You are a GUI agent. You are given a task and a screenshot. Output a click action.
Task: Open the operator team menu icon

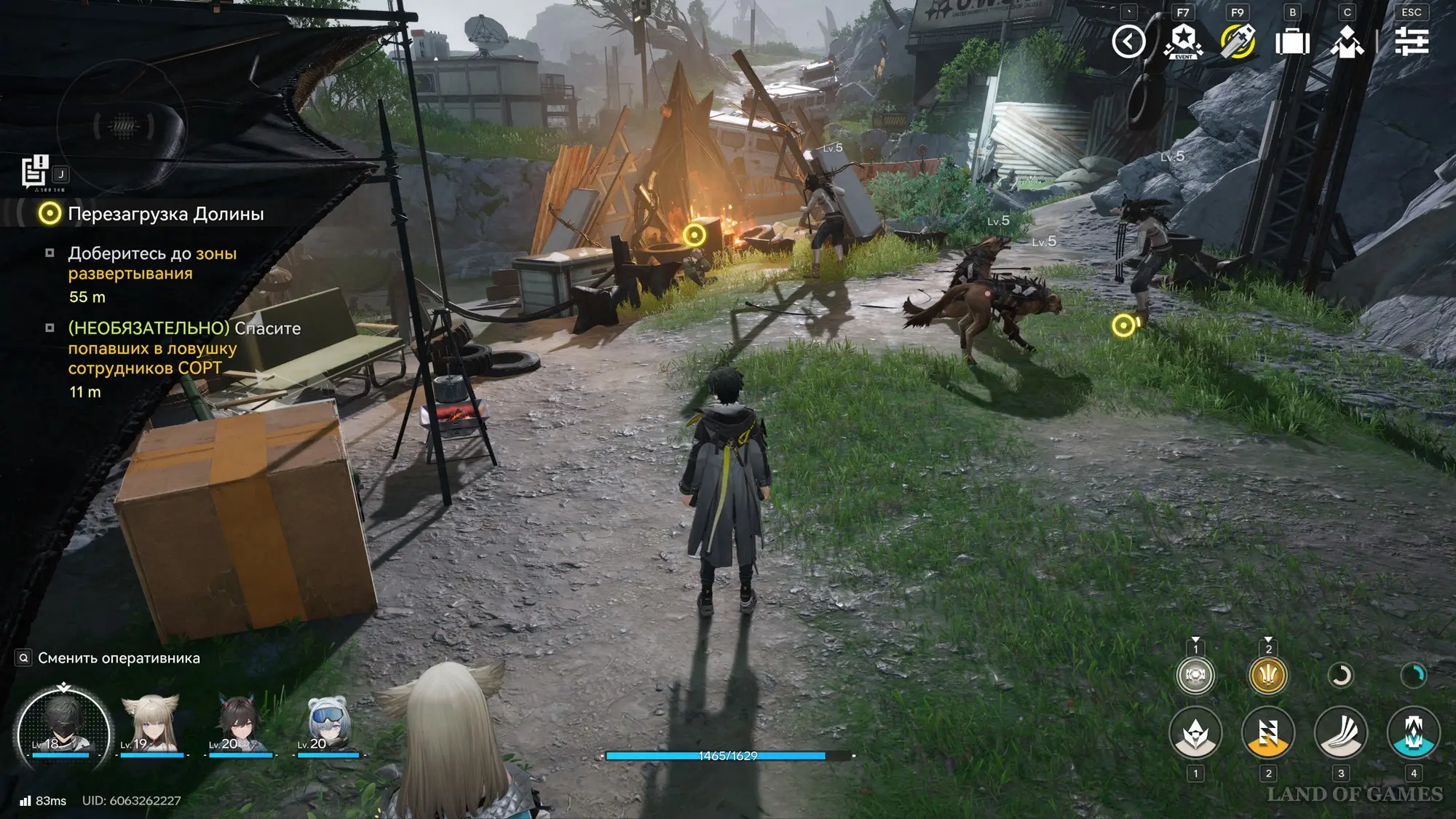coord(1348,41)
